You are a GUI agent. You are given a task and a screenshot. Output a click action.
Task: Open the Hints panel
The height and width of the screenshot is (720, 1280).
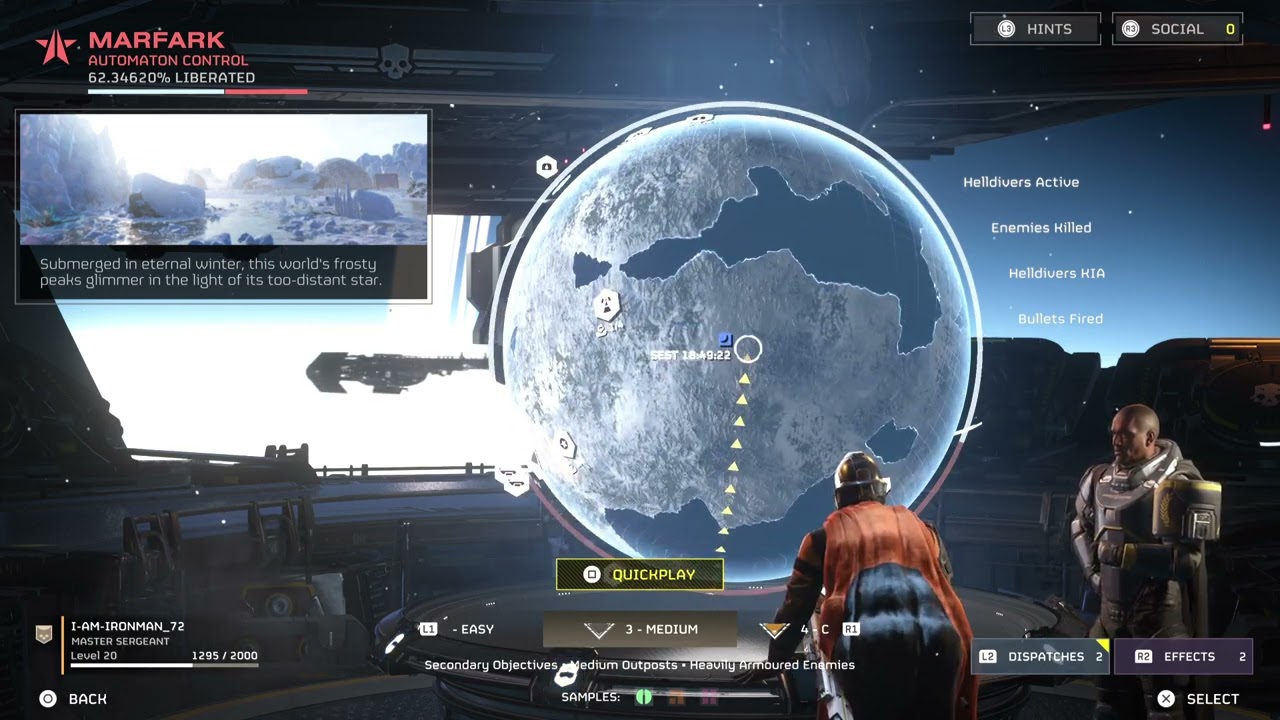[x=1035, y=29]
